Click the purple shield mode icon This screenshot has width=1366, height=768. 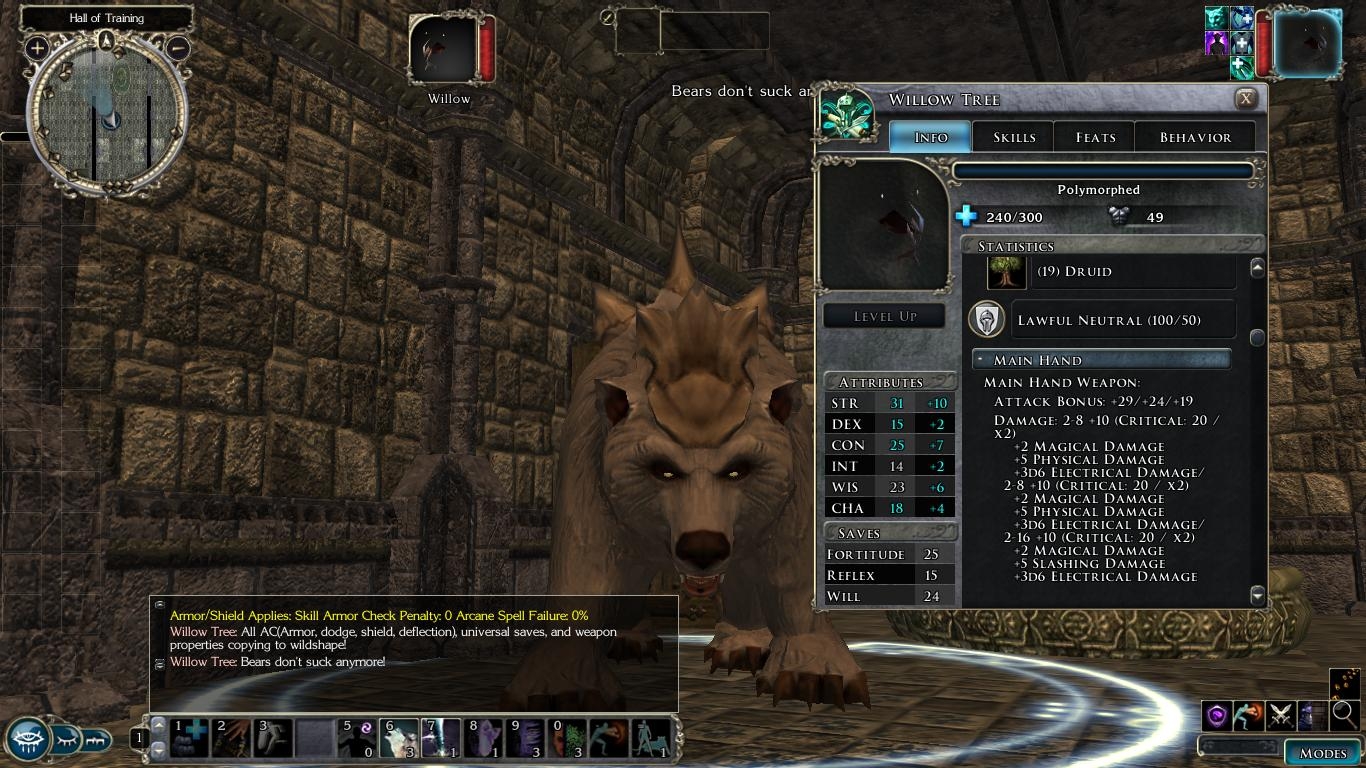click(1217, 715)
